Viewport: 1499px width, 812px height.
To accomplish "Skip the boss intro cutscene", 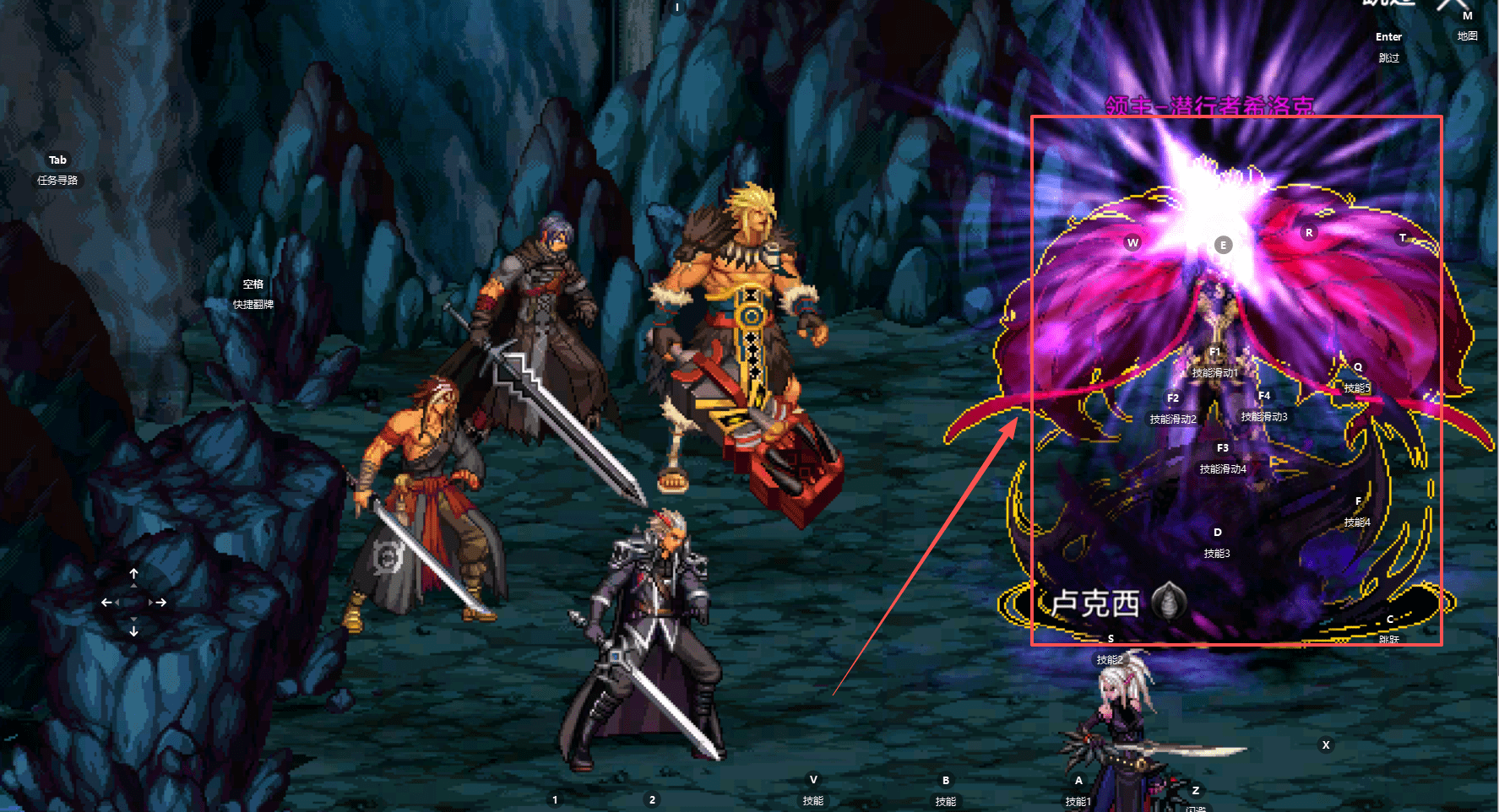I will pos(1388,47).
